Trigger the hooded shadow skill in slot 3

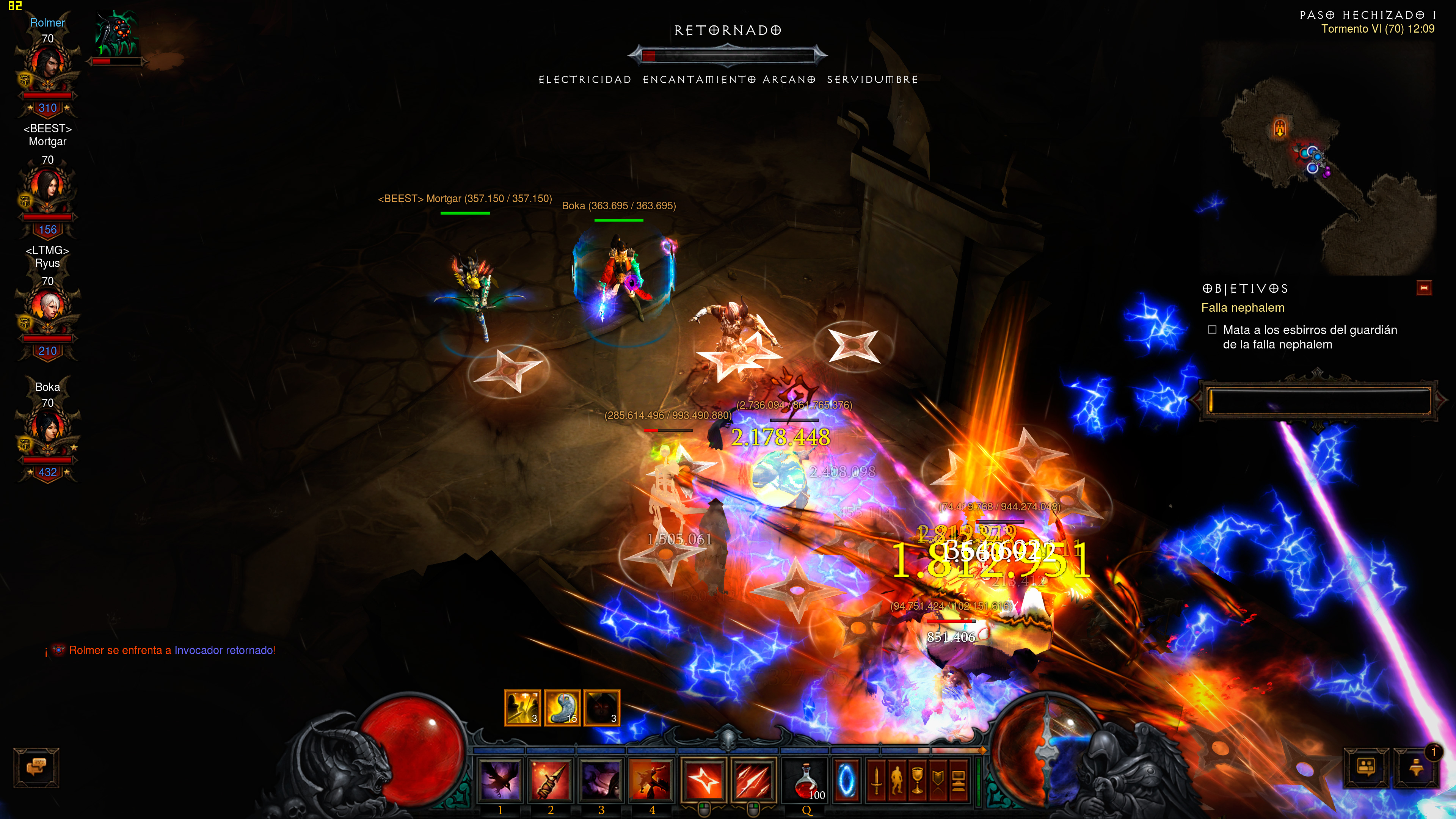pos(601,781)
